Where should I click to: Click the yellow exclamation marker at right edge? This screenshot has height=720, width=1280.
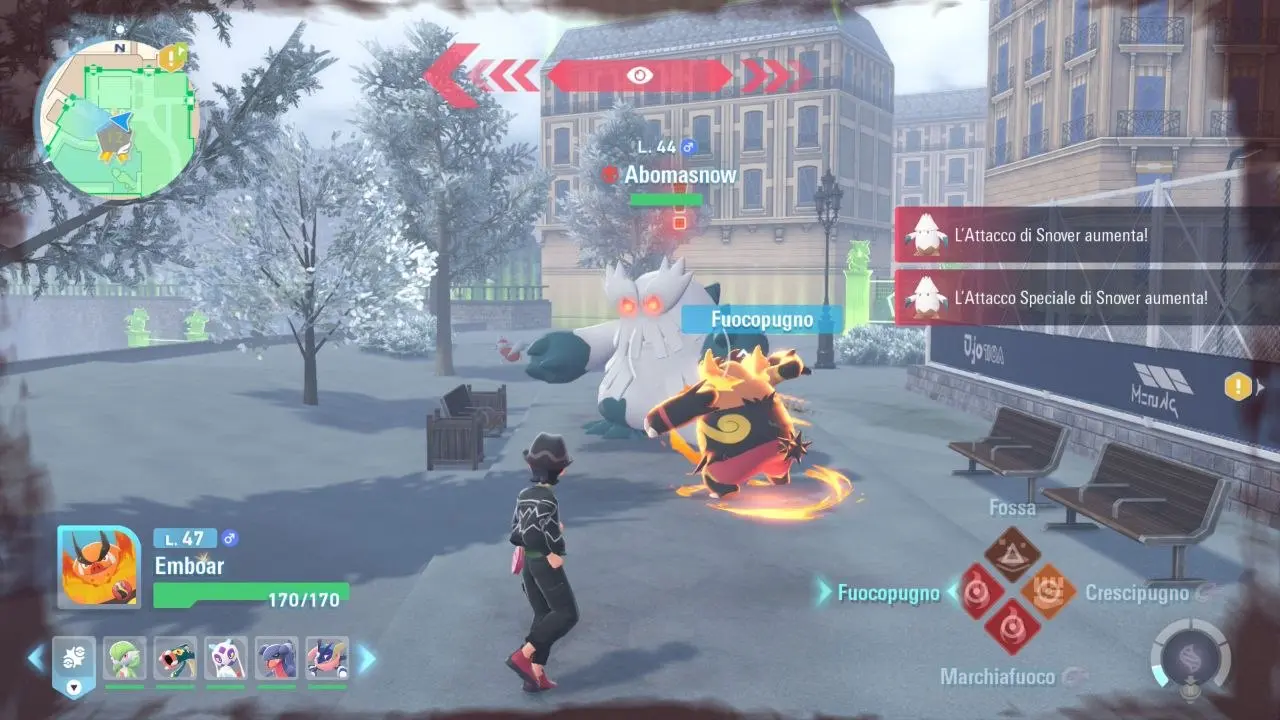coord(1238,387)
